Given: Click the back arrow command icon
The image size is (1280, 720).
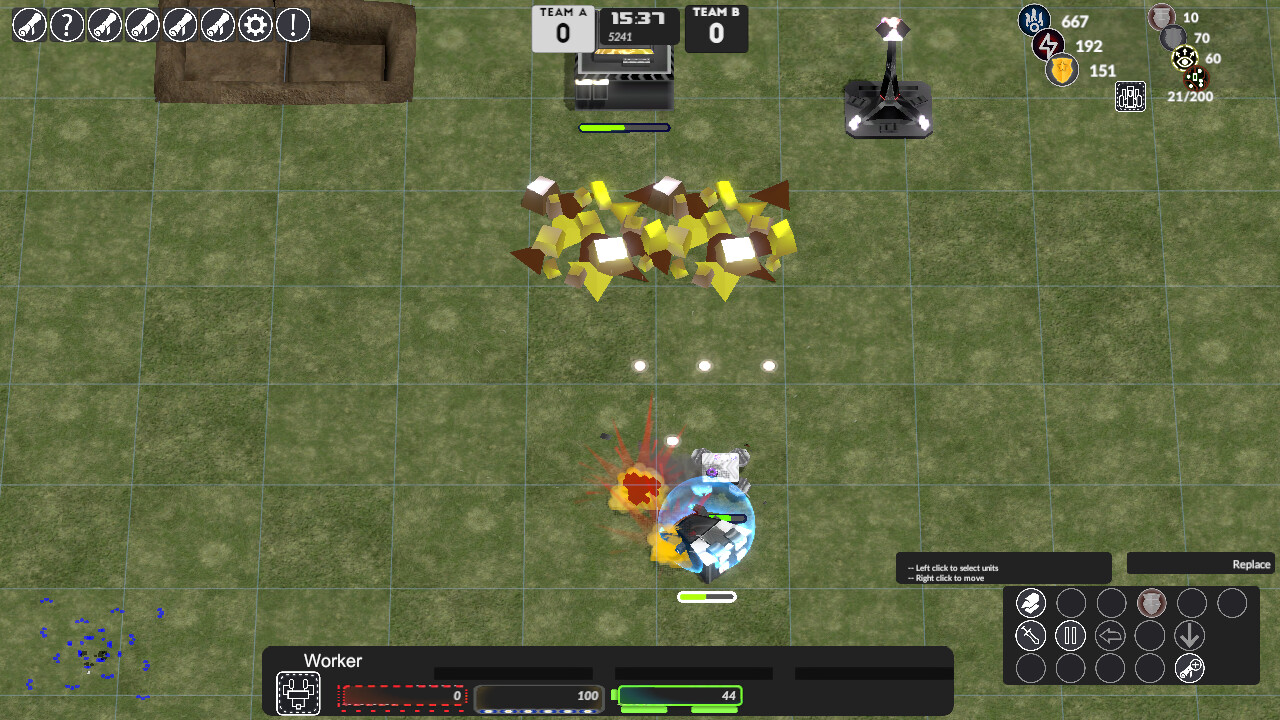Looking at the screenshot, I should 1110,635.
